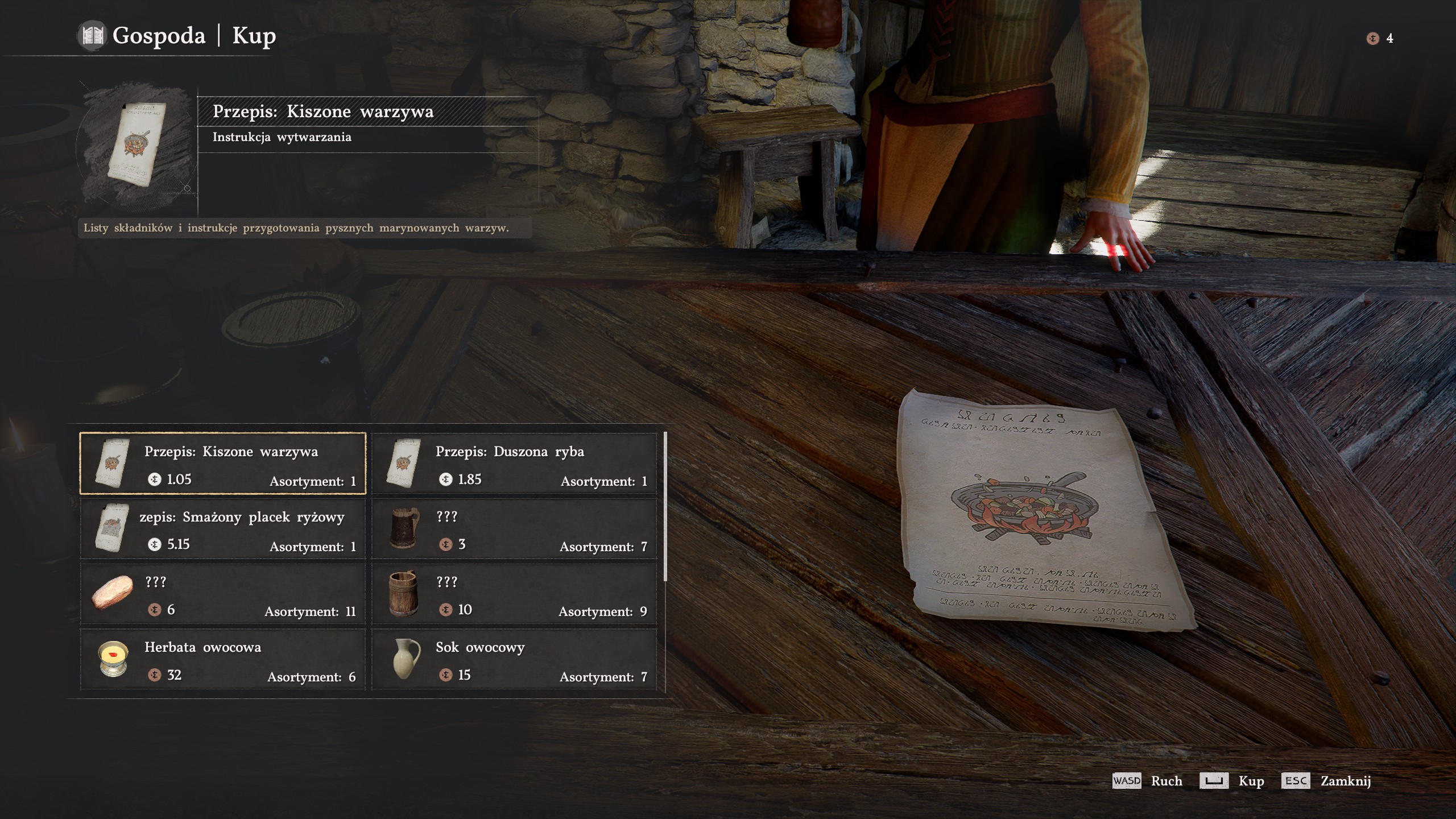Click the Kup buy action label
Viewport: 1456px width, 819px height.
click(x=1251, y=781)
